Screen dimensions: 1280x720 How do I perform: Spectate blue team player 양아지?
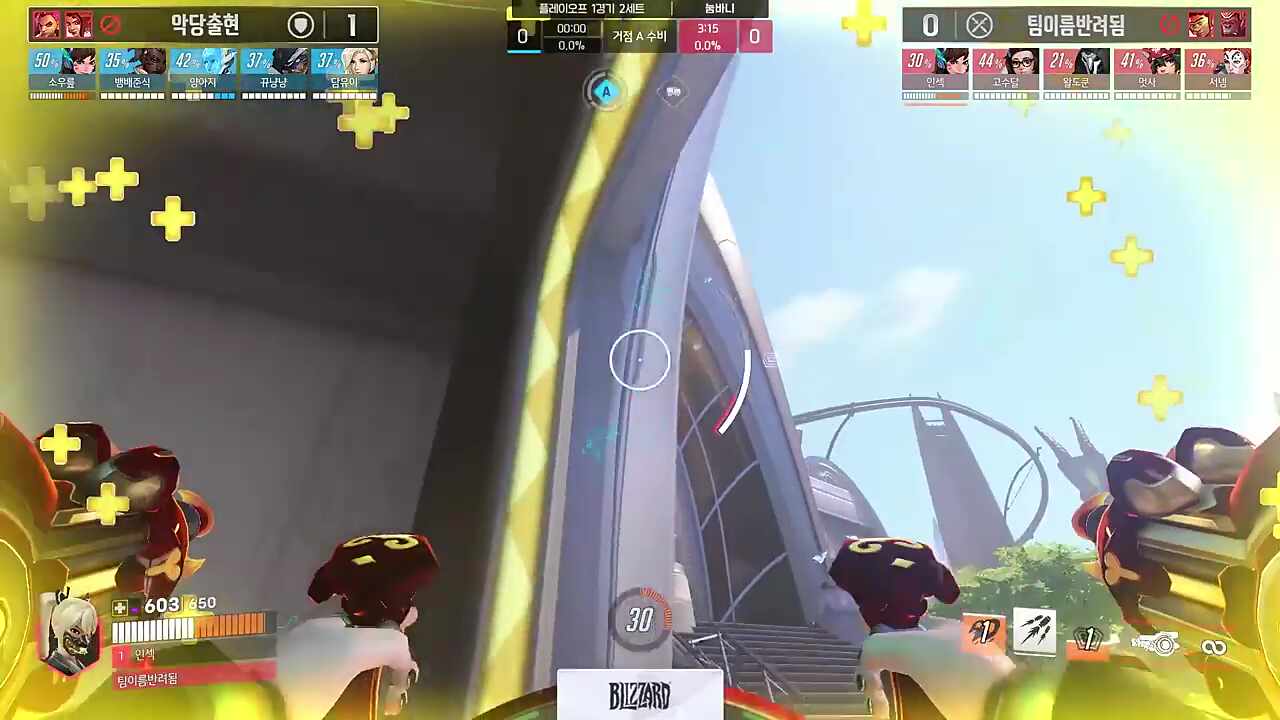(203, 72)
